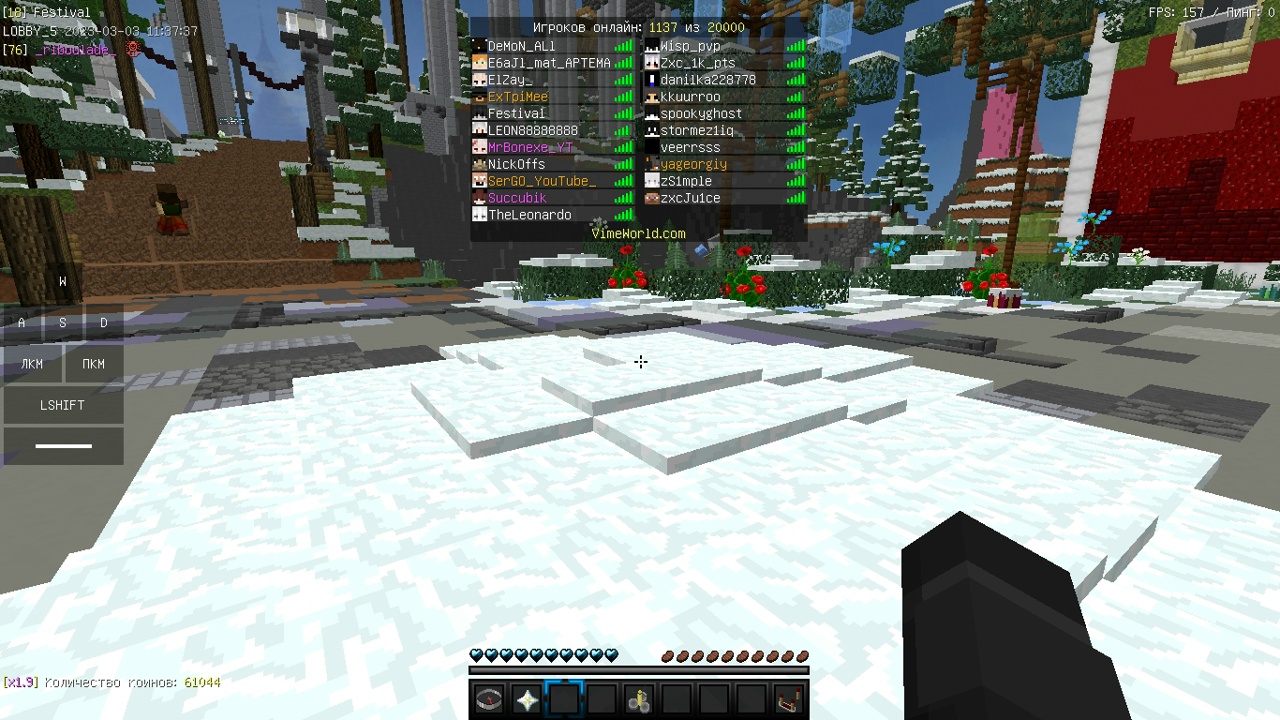Click the empty selected hotbar slot
1280x720 pixels.
click(x=563, y=699)
